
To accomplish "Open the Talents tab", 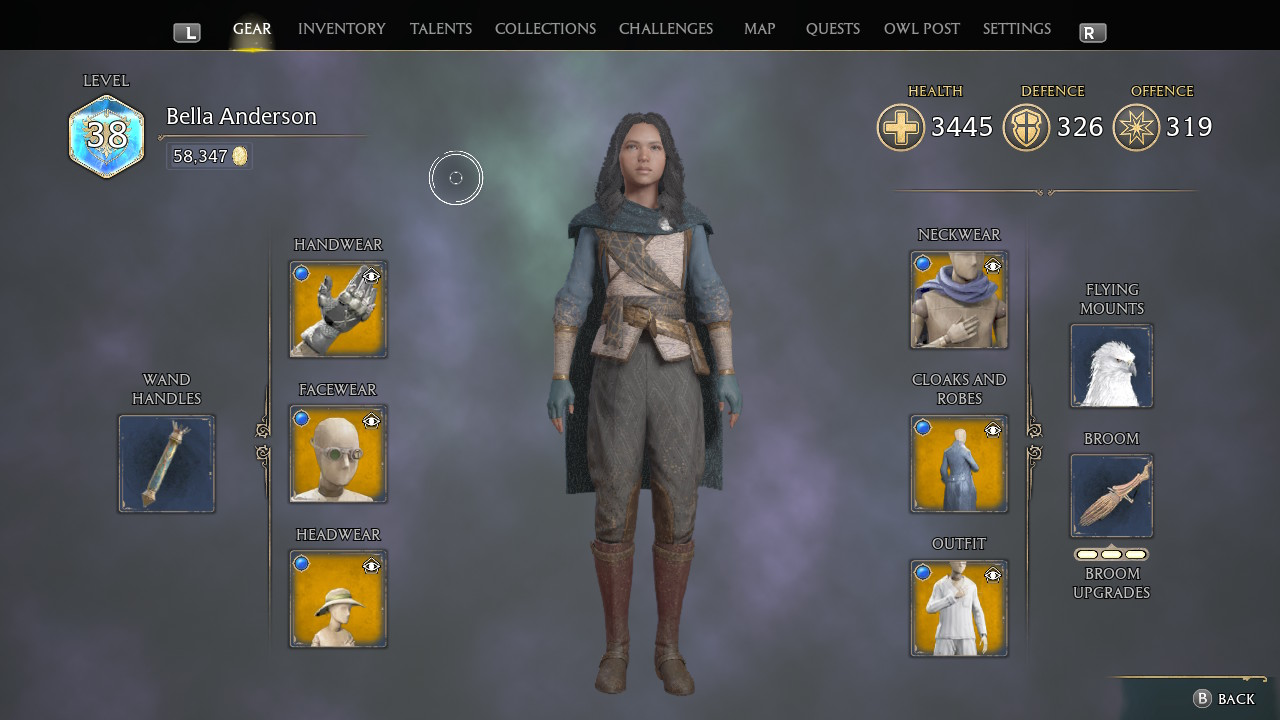I will 440,29.
